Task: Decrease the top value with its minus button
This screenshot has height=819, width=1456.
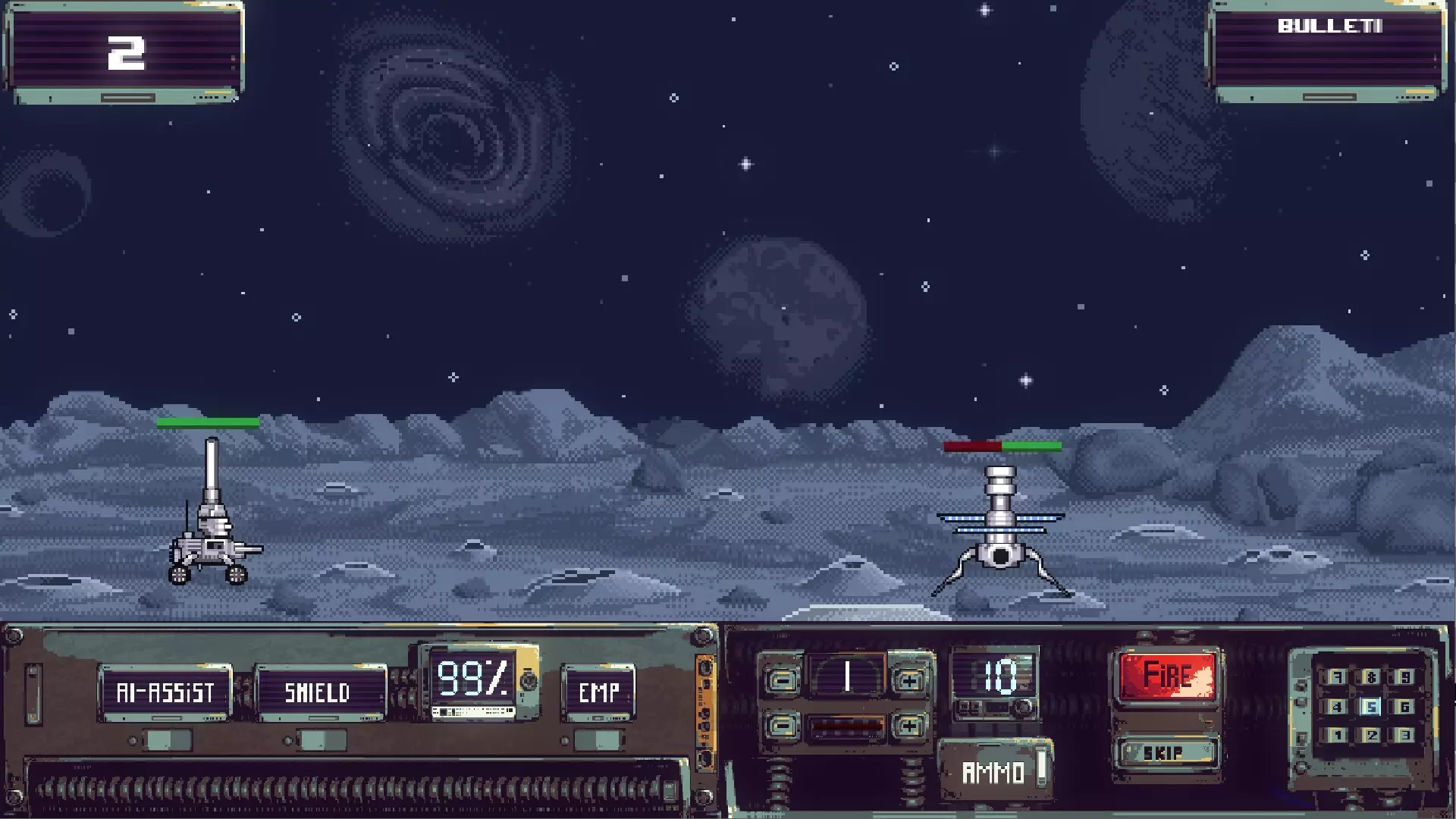Action: click(781, 680)
